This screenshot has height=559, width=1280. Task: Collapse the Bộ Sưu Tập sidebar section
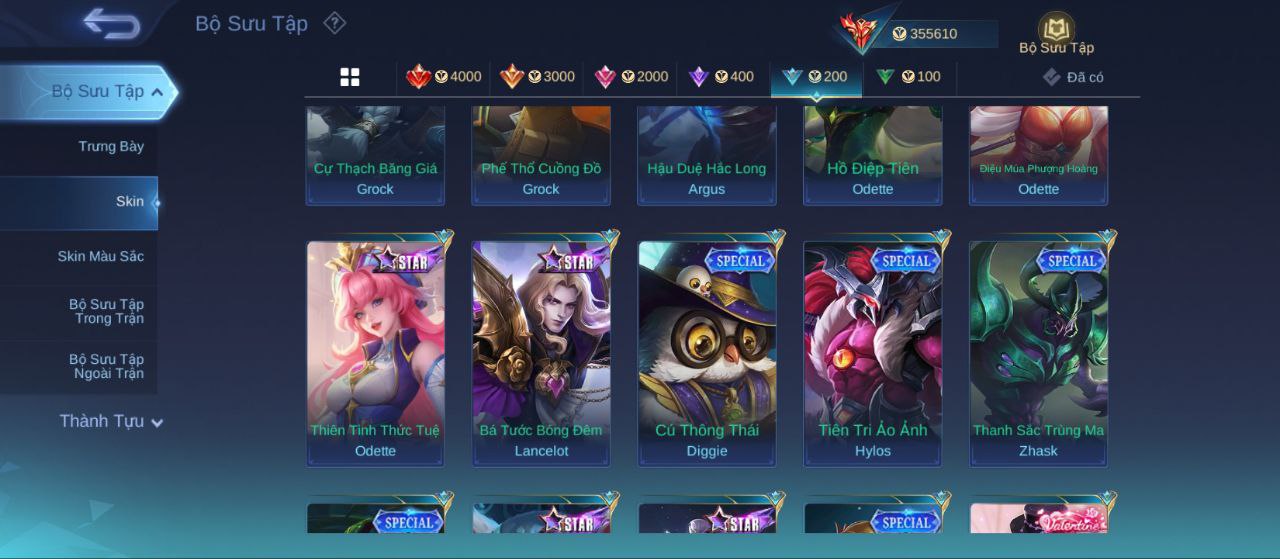(157, 92)
